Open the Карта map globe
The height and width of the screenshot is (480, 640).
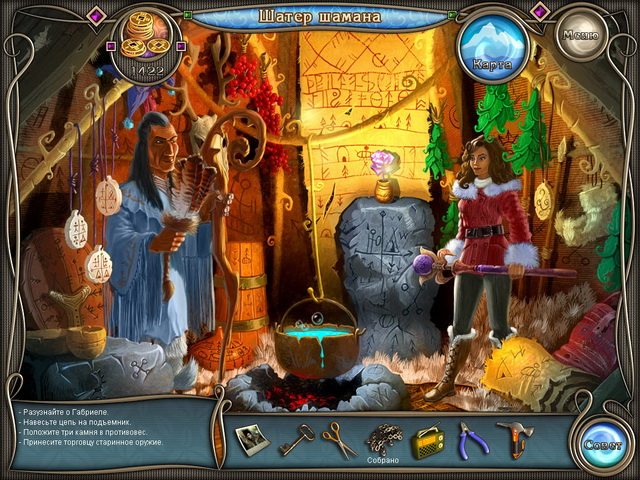pos(494,47)
